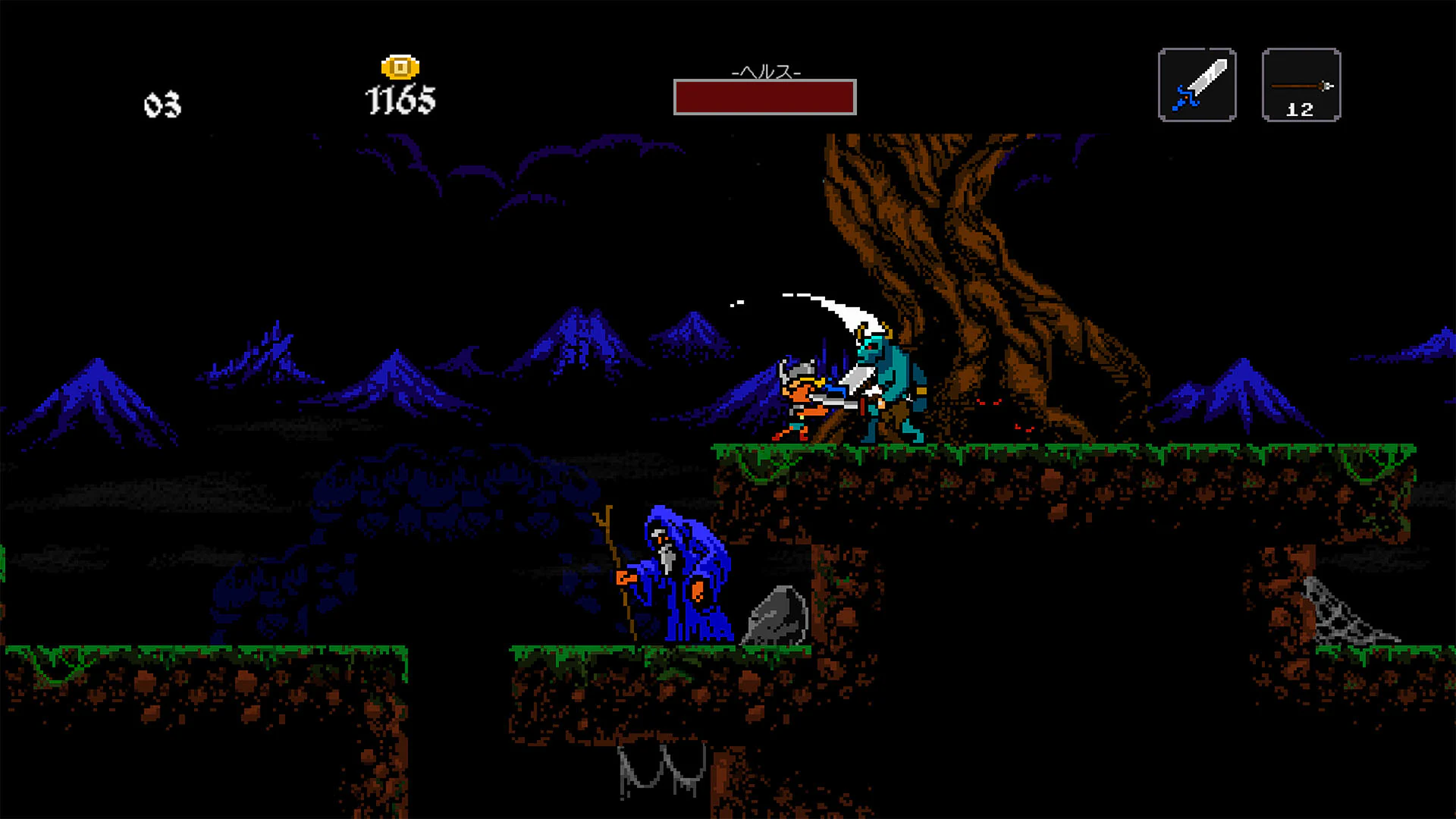Select the -ヘルス- header label

tap(765, 72)
